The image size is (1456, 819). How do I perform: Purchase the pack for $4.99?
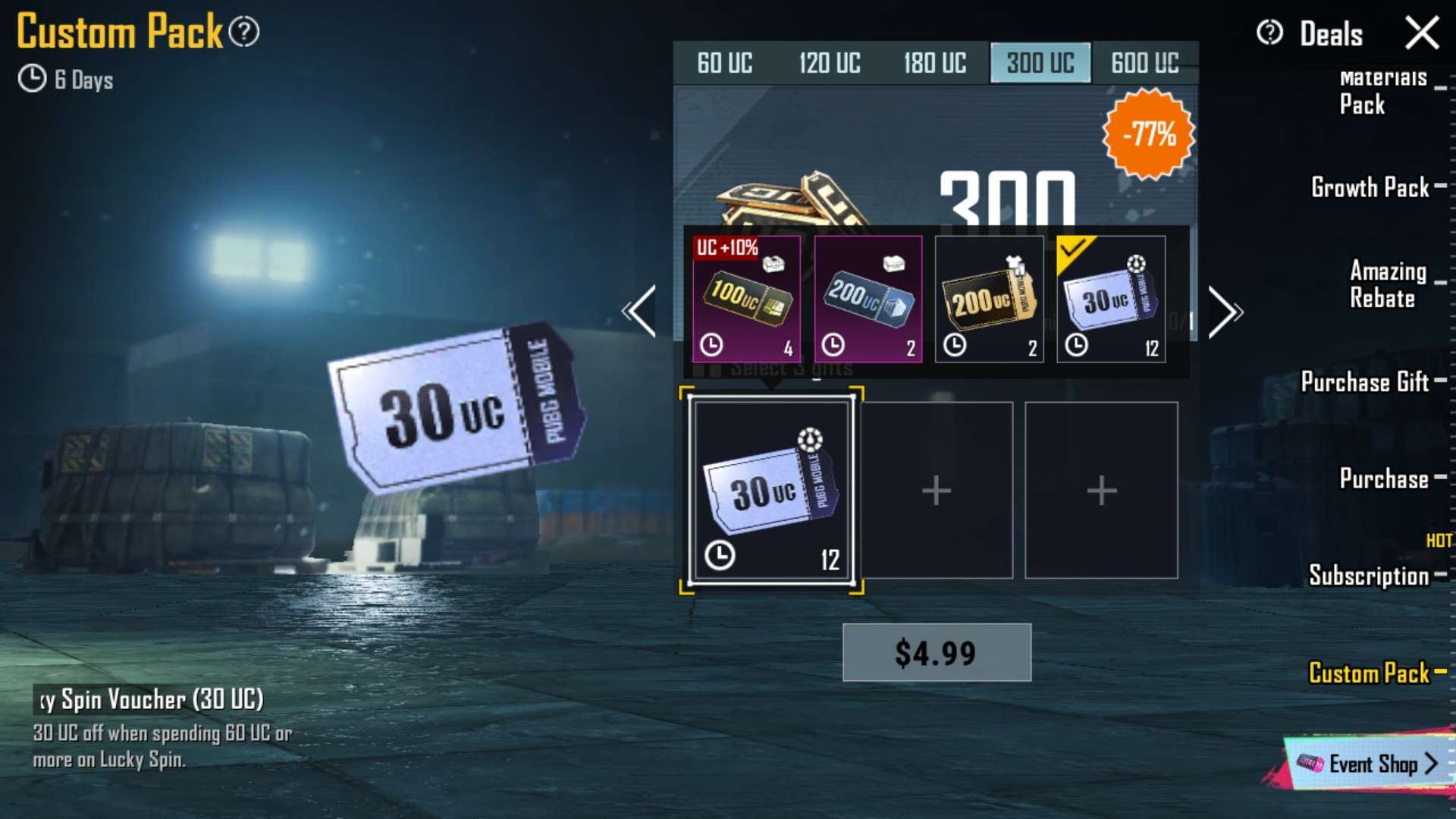coord(937,653)
